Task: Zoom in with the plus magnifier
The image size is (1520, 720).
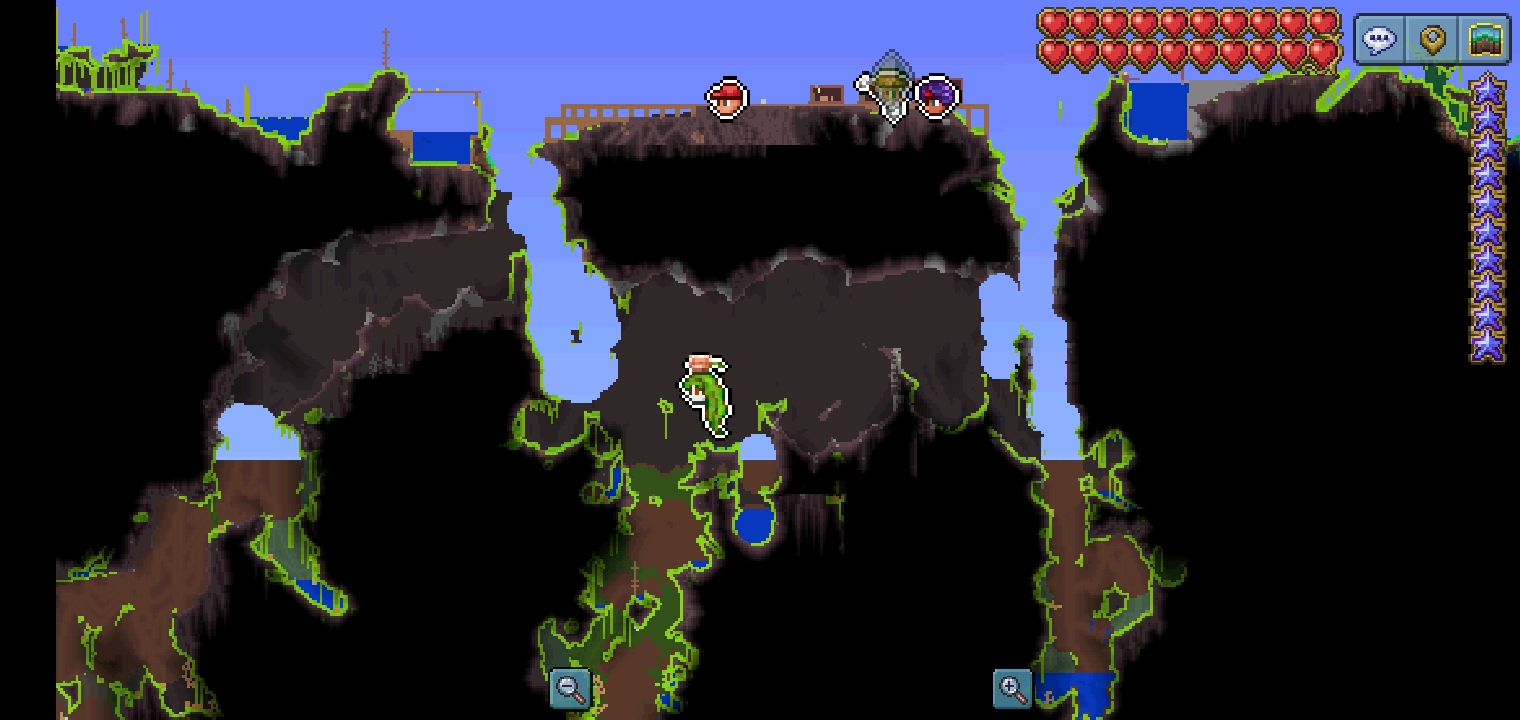Action: click(x=1012, y=688)
